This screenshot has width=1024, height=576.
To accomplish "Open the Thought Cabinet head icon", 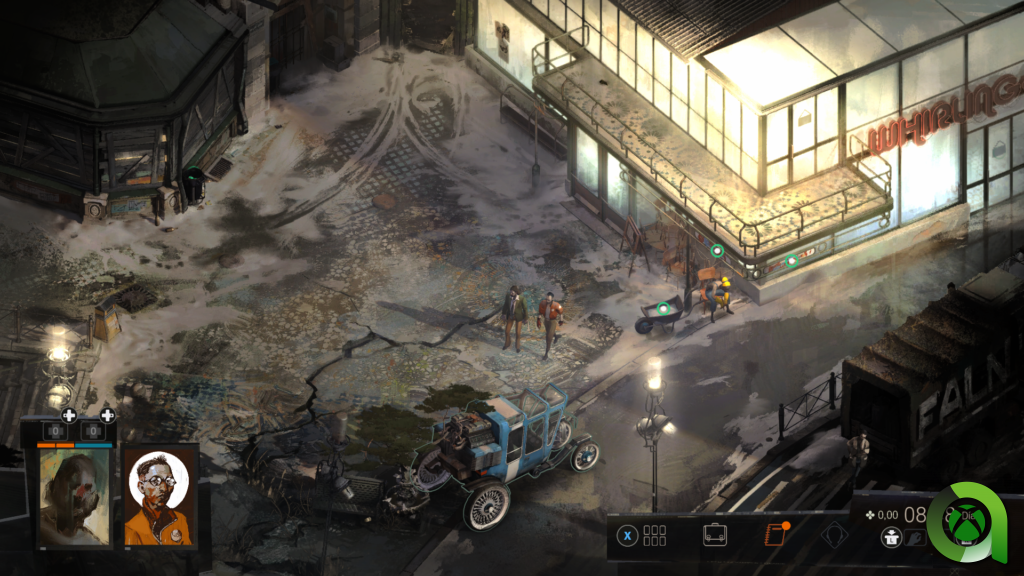I will click(x=834, y=535).
